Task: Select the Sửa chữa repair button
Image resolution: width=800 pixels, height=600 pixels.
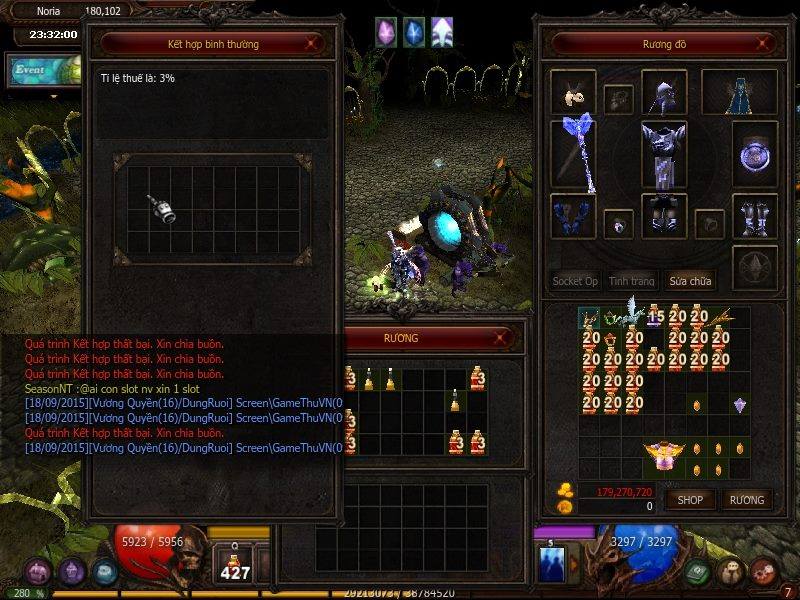Action: [x=689, y=281]
